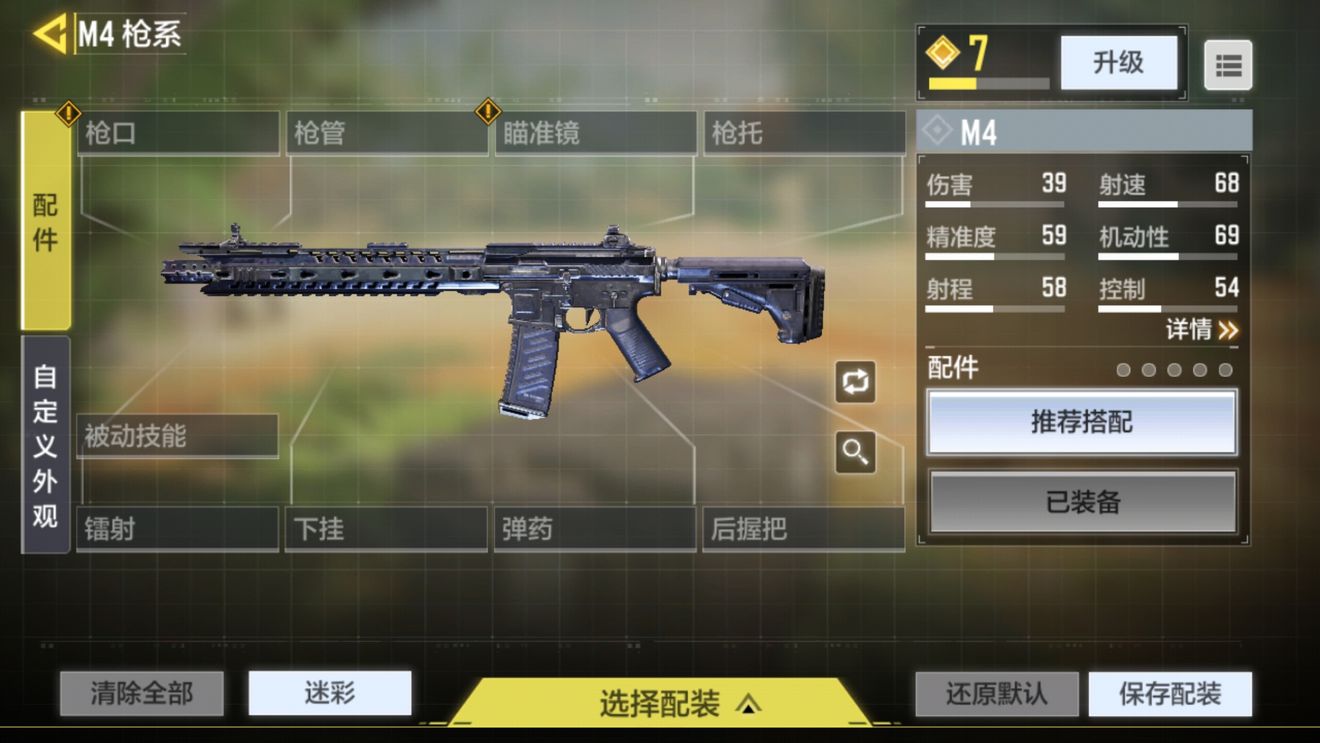1320x743 pixels.
Task: Choose the 枪管 barrel attachment slot
Action: point(387,133)
